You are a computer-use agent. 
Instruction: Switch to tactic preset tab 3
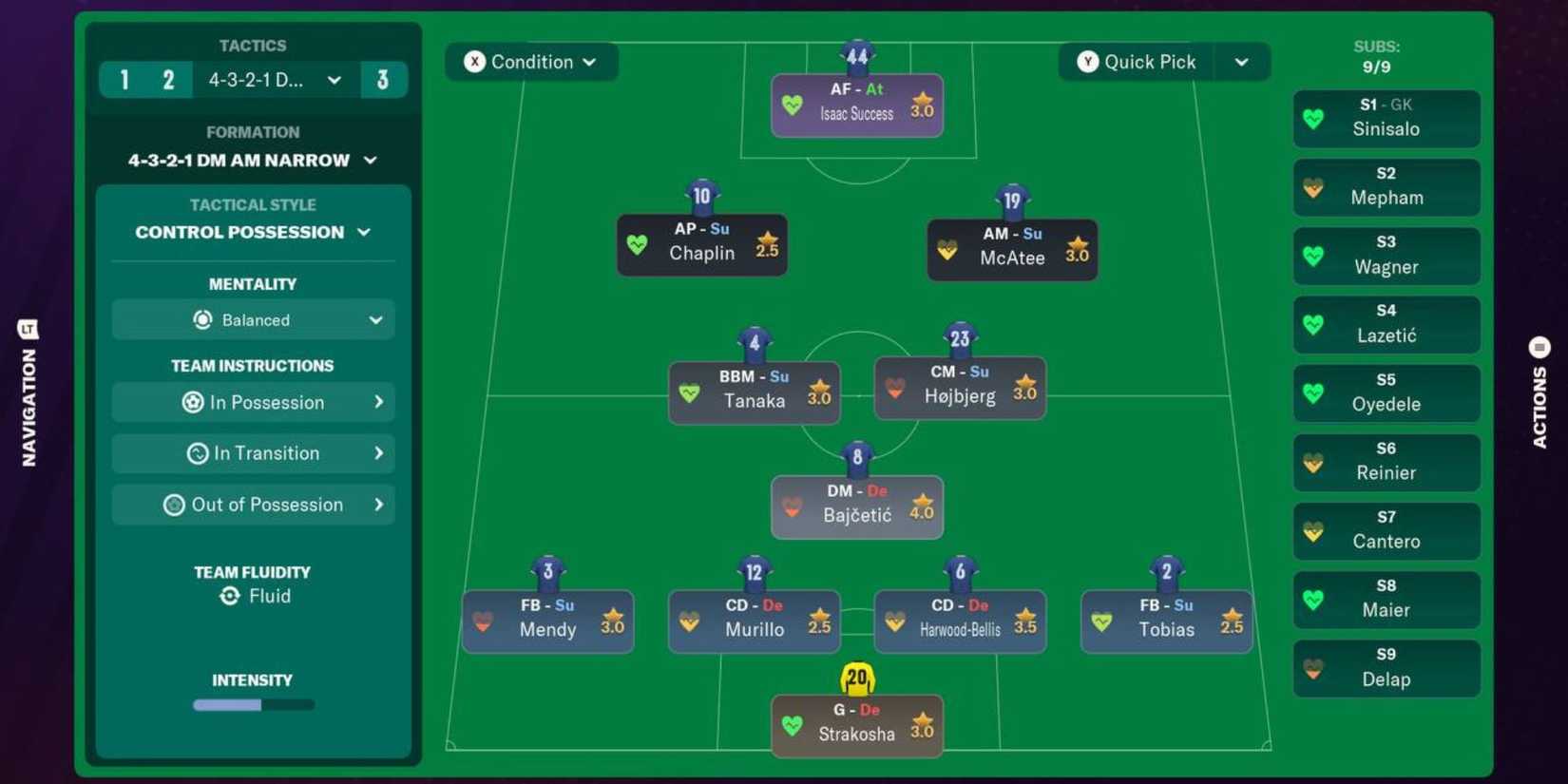pos(384,80)
